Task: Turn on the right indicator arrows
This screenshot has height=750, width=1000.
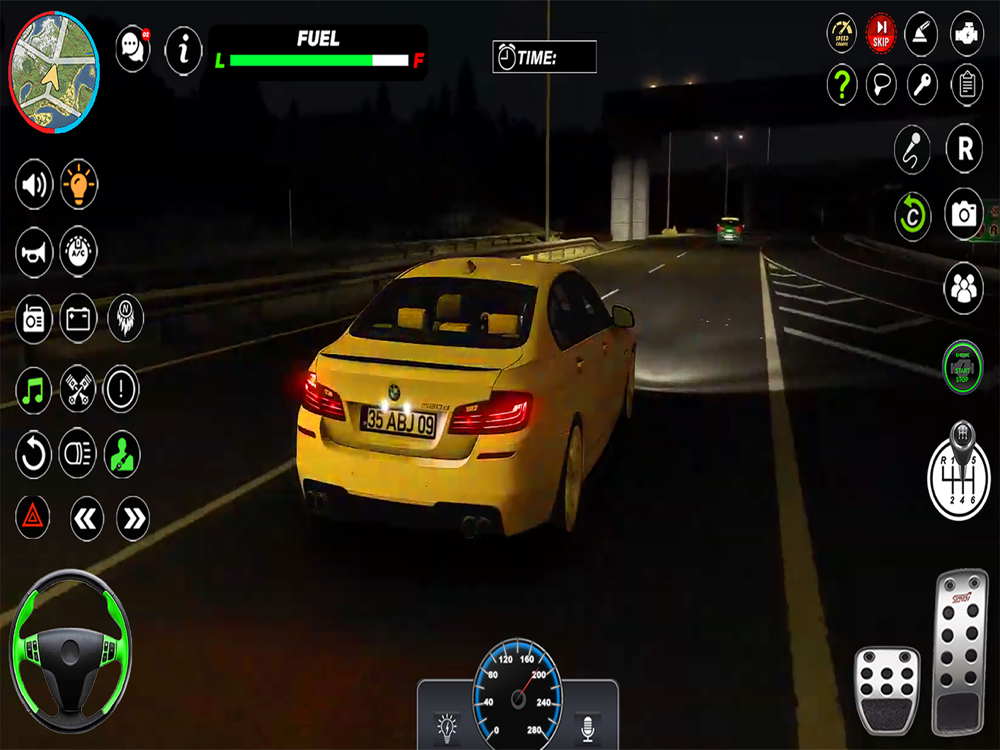Action: [133, 518]
